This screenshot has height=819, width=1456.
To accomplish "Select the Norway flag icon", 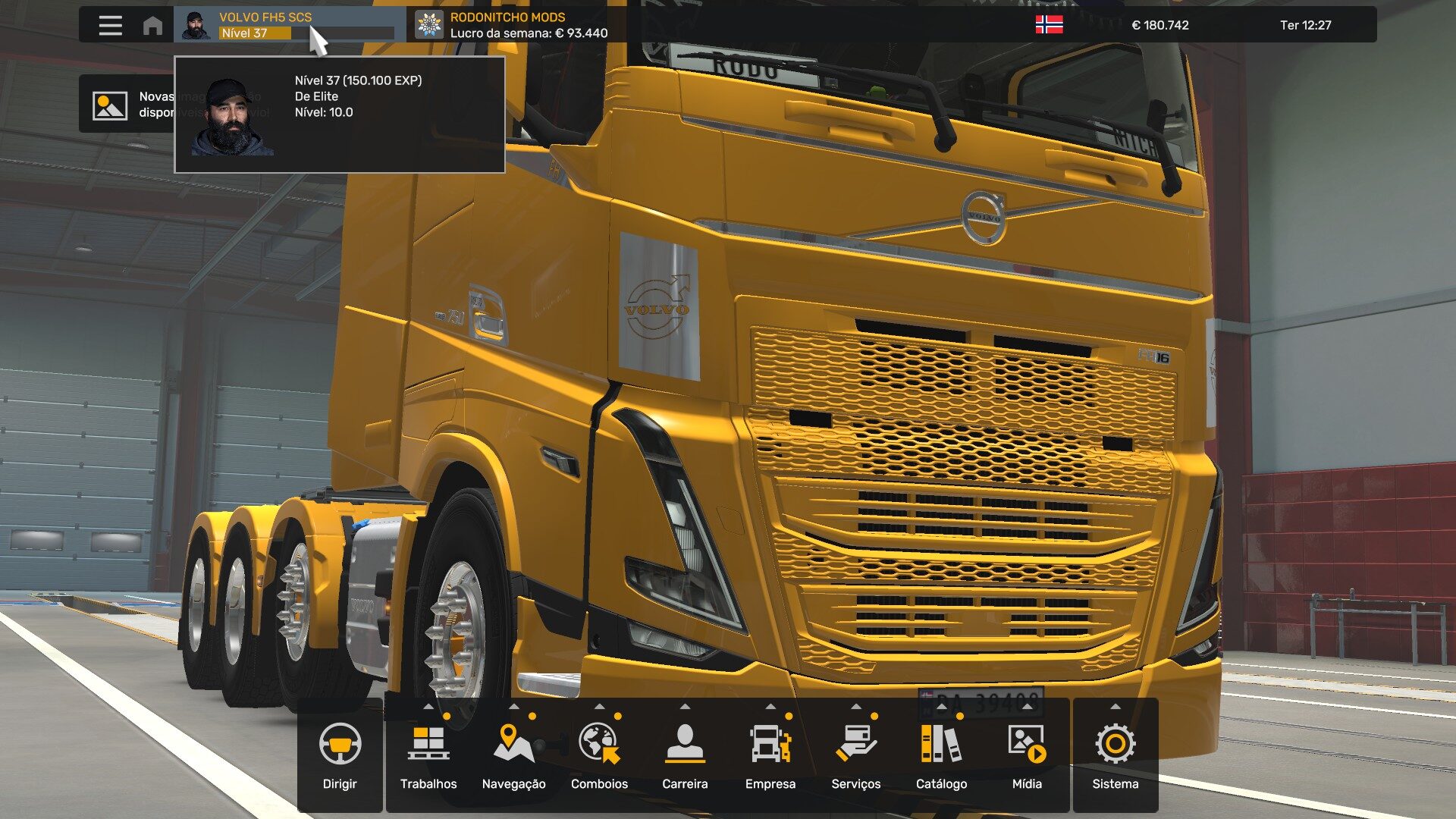I will coord(1049,25).
